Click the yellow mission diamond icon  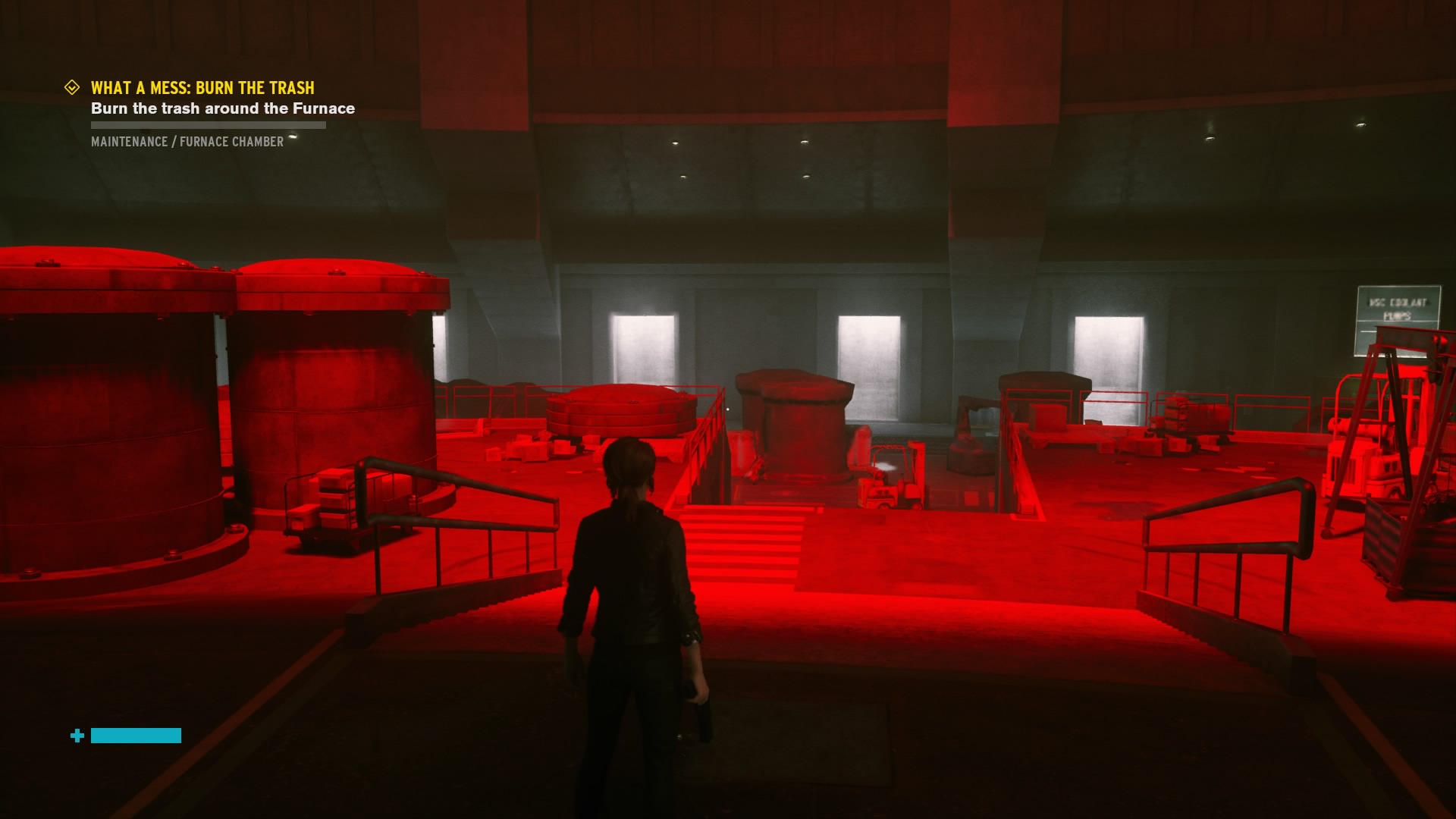tap(72, 87)
